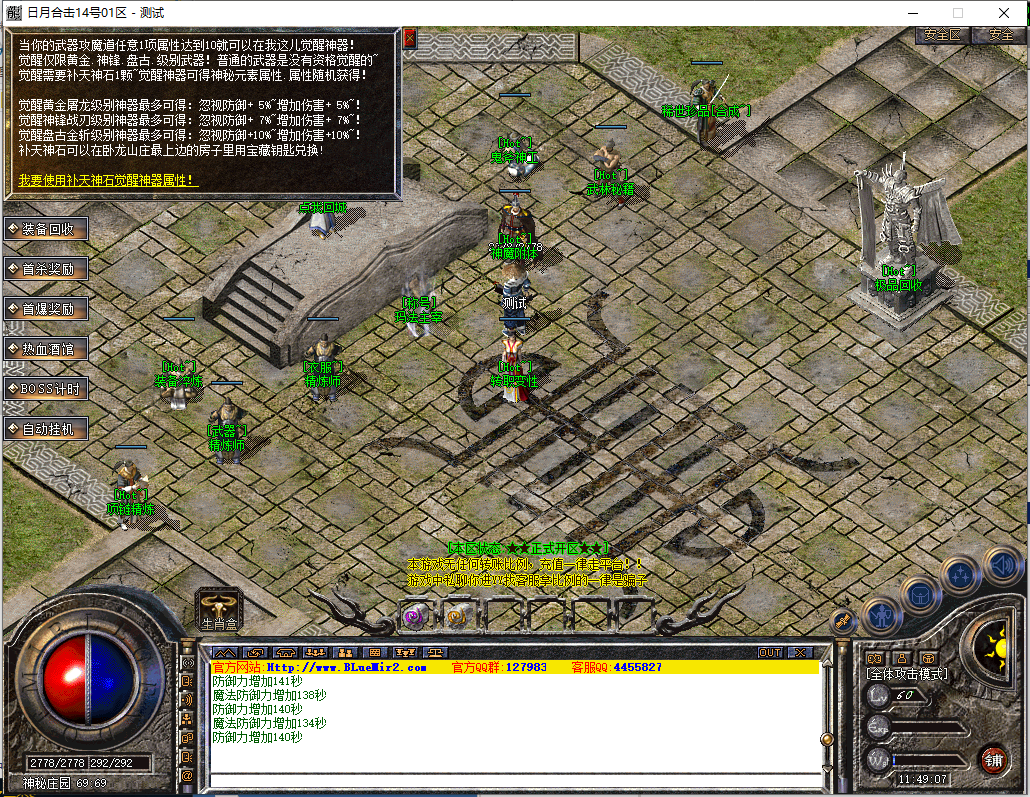This screenshot has width=1030, height=797.
Task: Open the bag inventory round button
Action: click(x=921, y=596)
